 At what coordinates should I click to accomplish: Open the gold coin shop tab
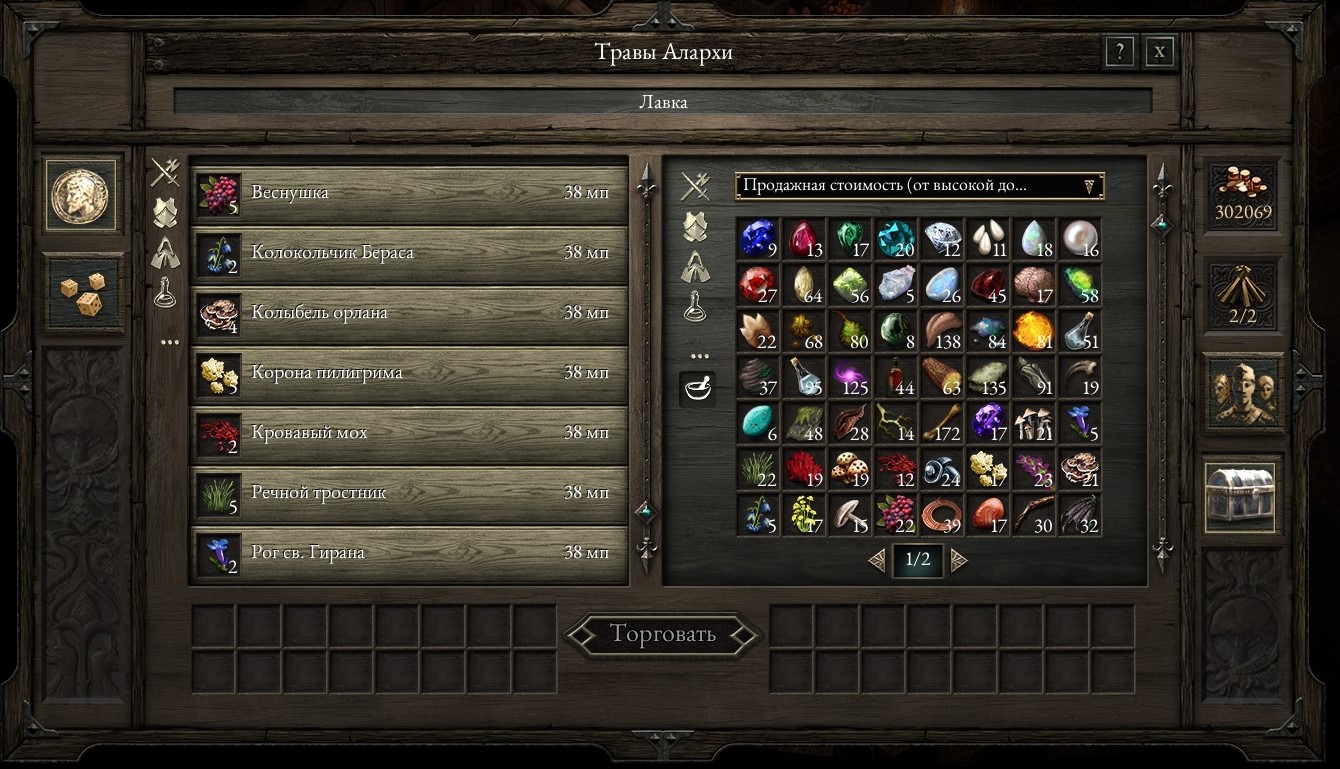click(x=84, y=194)
